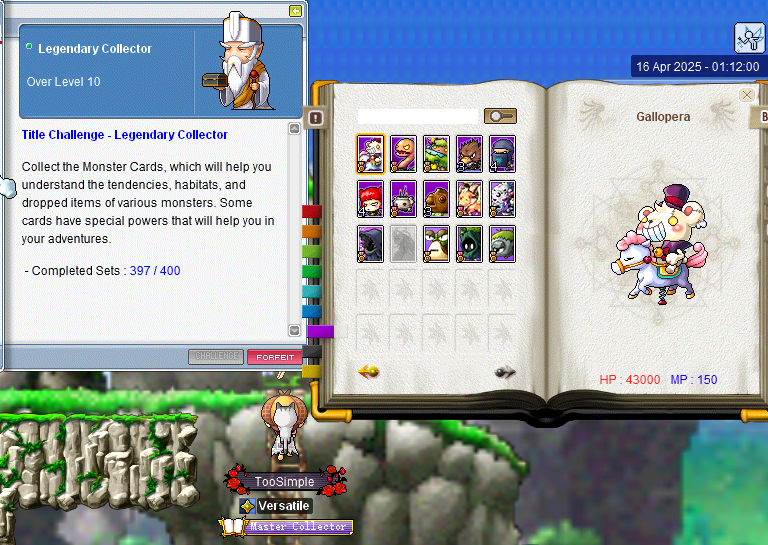Go to the previous Monster Book page
This screenshot has width=768, height=545.
[x=368, y=372]
